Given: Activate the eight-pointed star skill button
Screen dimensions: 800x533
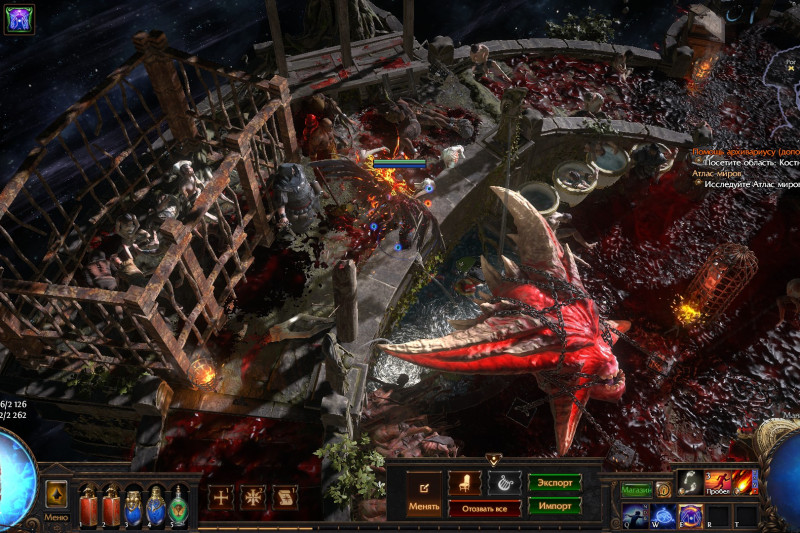Looking at the screenshot, I should 253,496.
